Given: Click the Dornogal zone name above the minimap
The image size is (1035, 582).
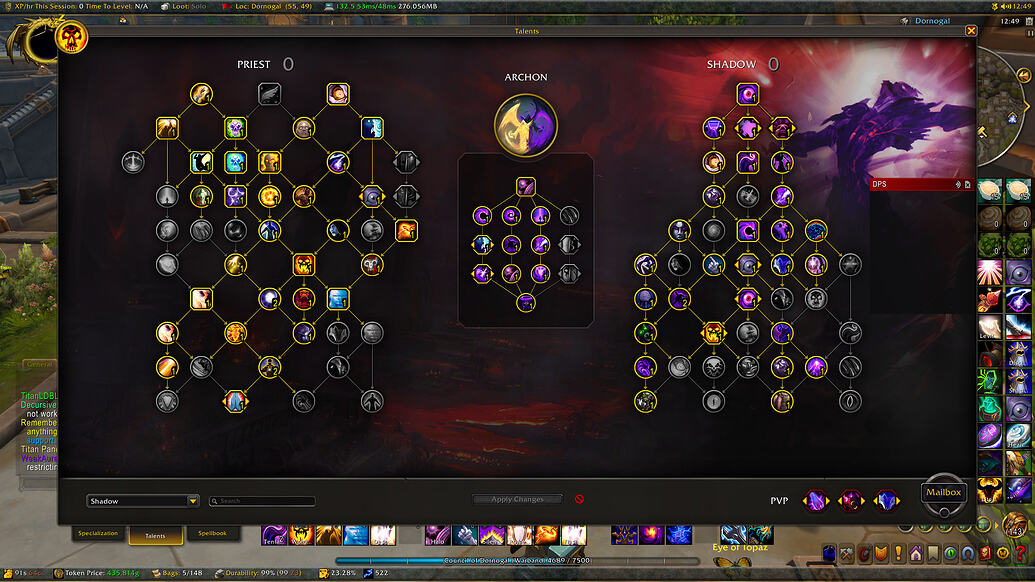Looking at the screenshot, I should point(932,21).
